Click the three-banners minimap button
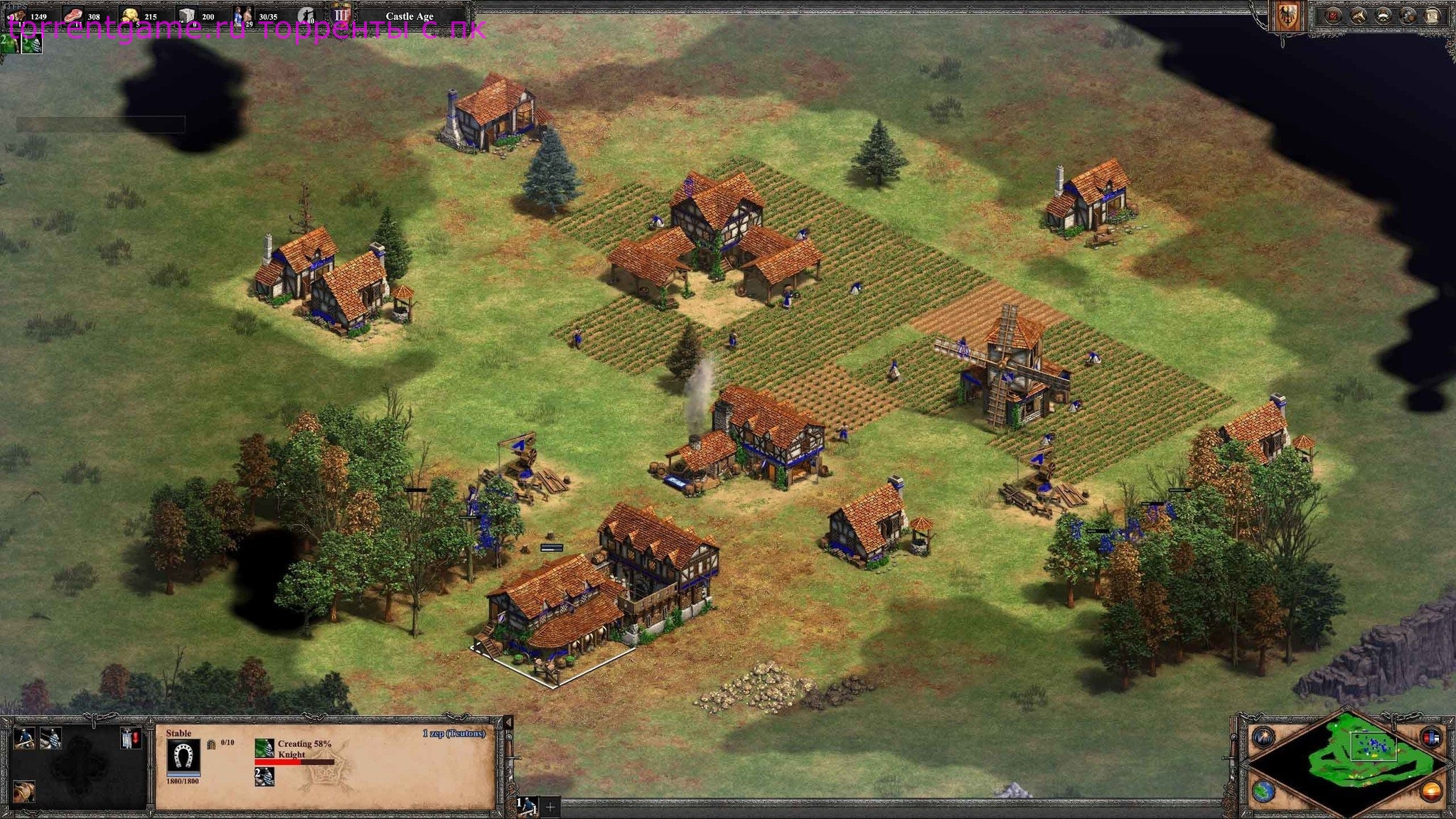 [1431, 736]
